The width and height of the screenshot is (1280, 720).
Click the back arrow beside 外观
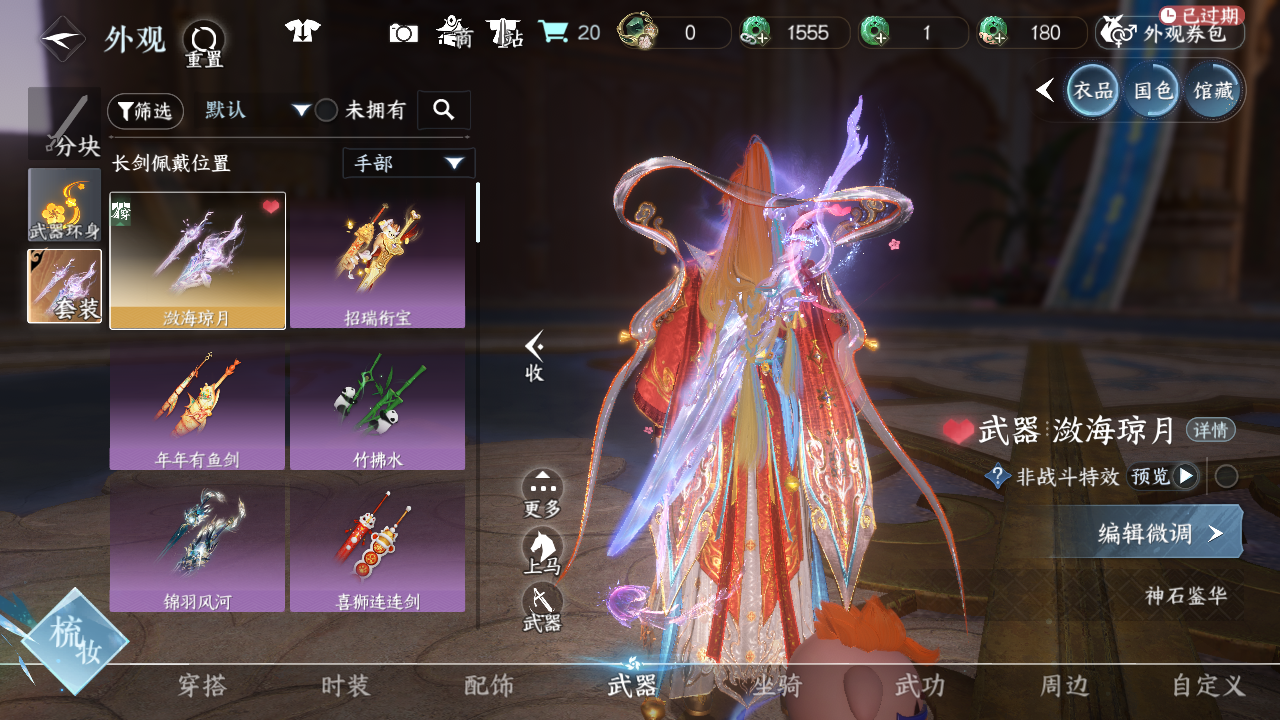click(62, 39)
